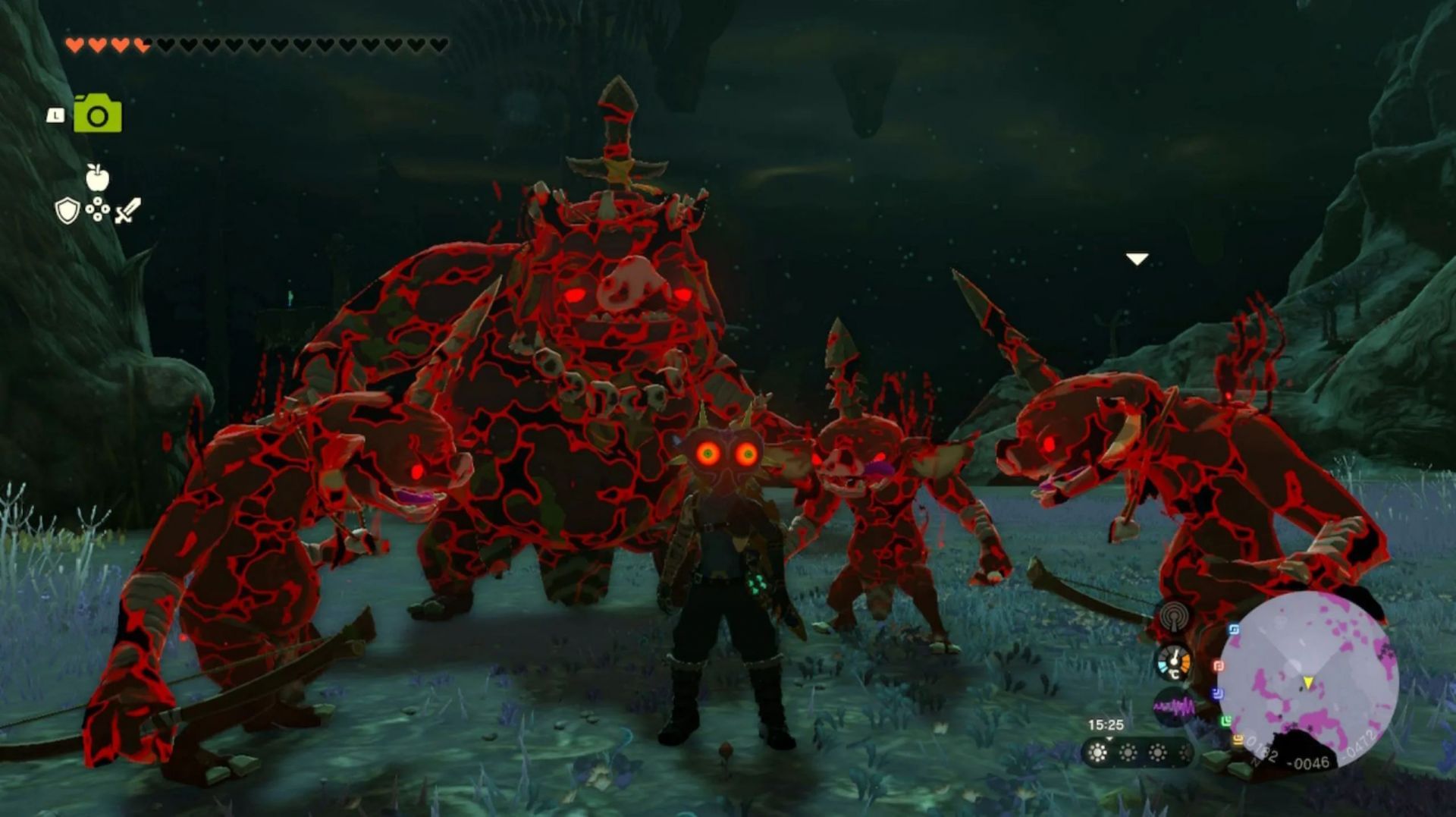Screen dimensions: 1456x817
Task: Toggle the blue ability square beside the minimap
Action: [1233, 629]
